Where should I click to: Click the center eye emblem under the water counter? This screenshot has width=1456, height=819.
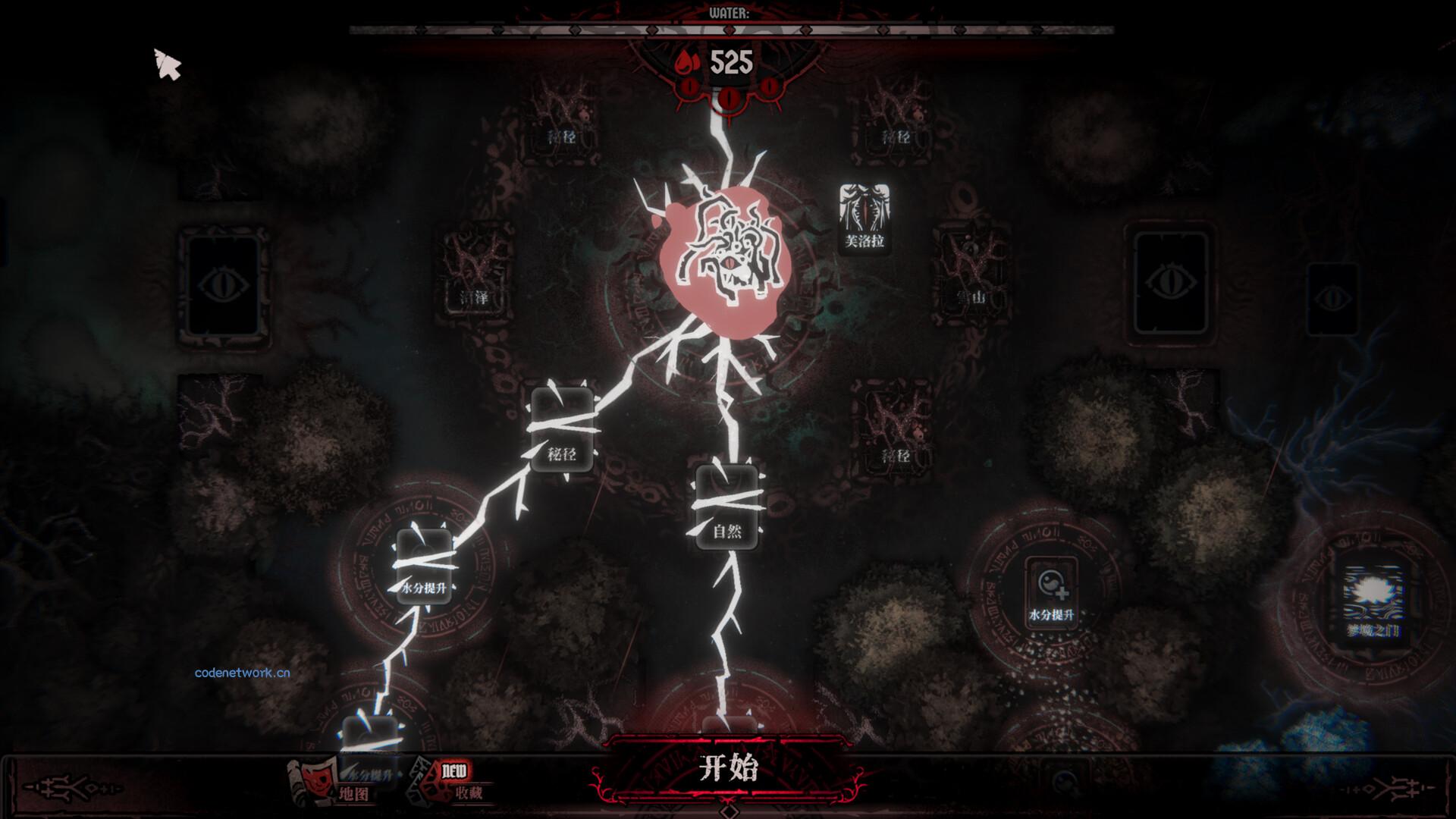tap(727, 97)
